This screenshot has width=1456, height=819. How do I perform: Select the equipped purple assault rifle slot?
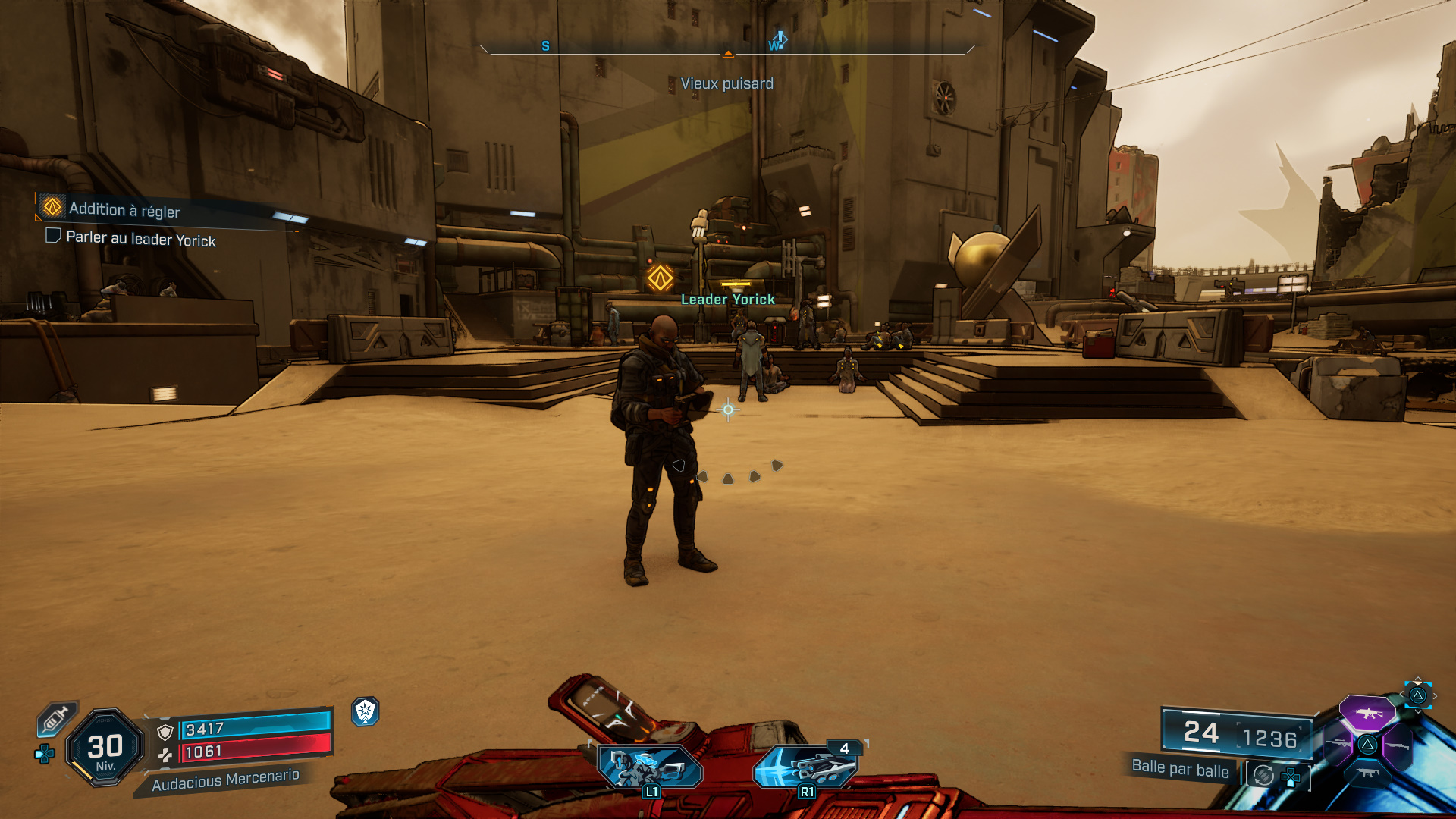coord(1367,713)
